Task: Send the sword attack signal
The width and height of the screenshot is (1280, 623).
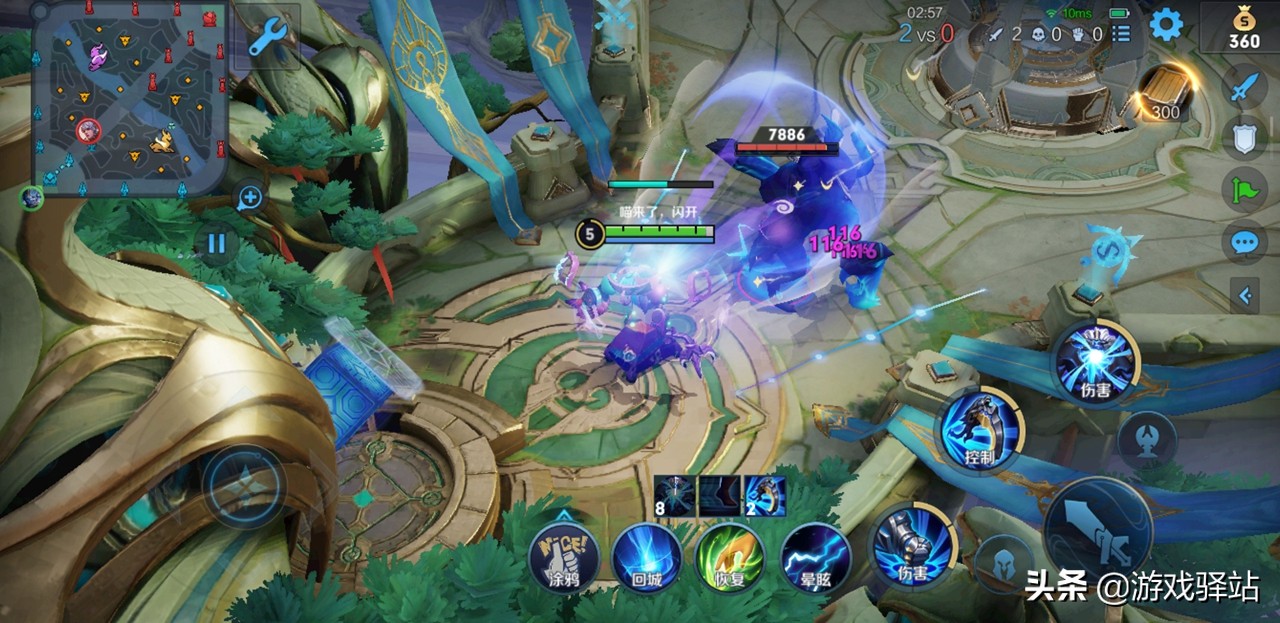Action: 1243,88
